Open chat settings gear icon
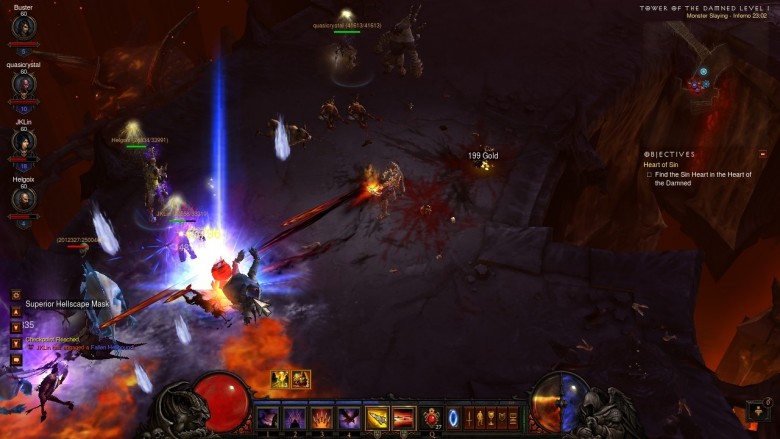 pos(17,295)
